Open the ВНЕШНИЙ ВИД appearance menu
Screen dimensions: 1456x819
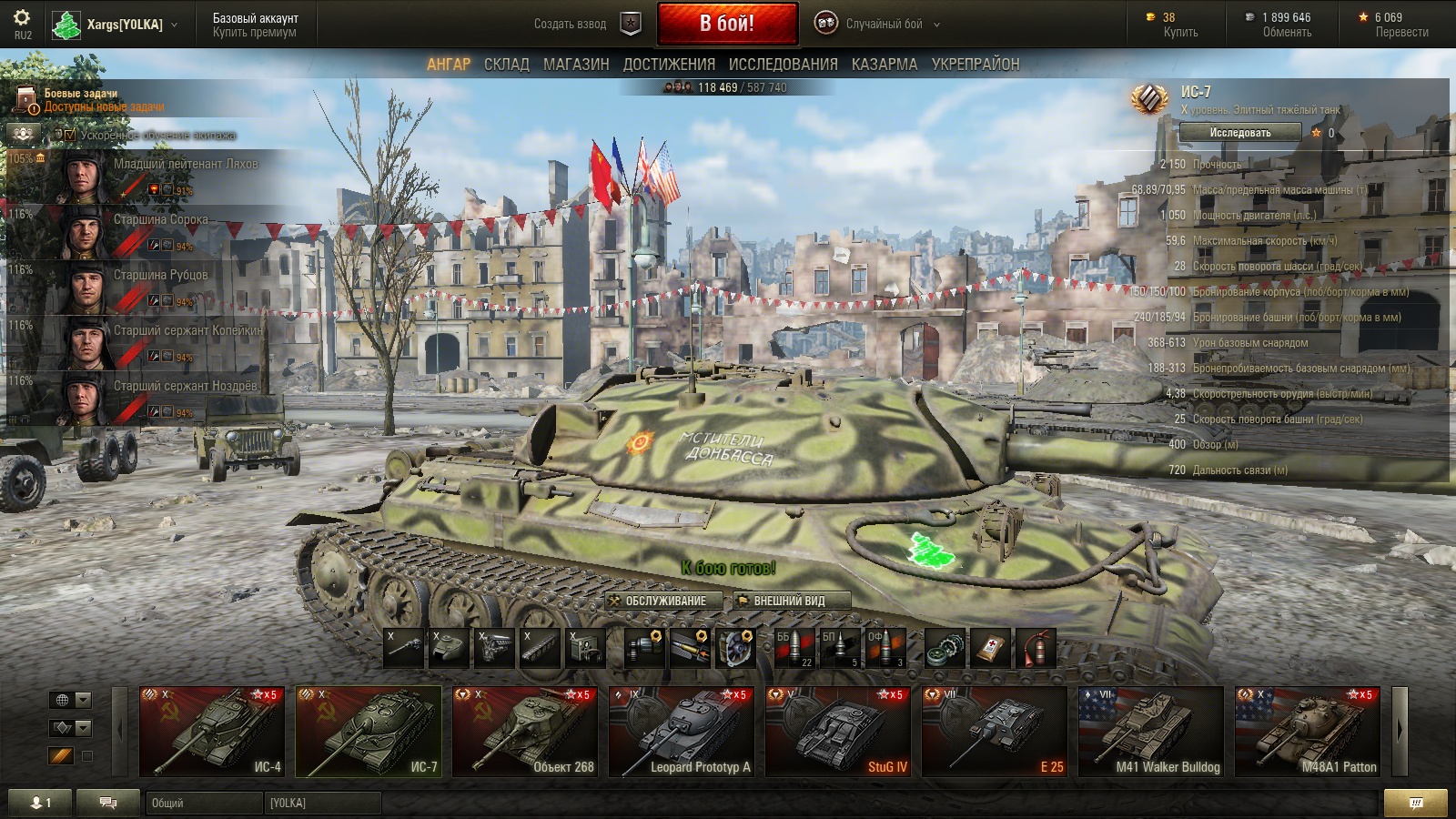[x=791, y=601]
